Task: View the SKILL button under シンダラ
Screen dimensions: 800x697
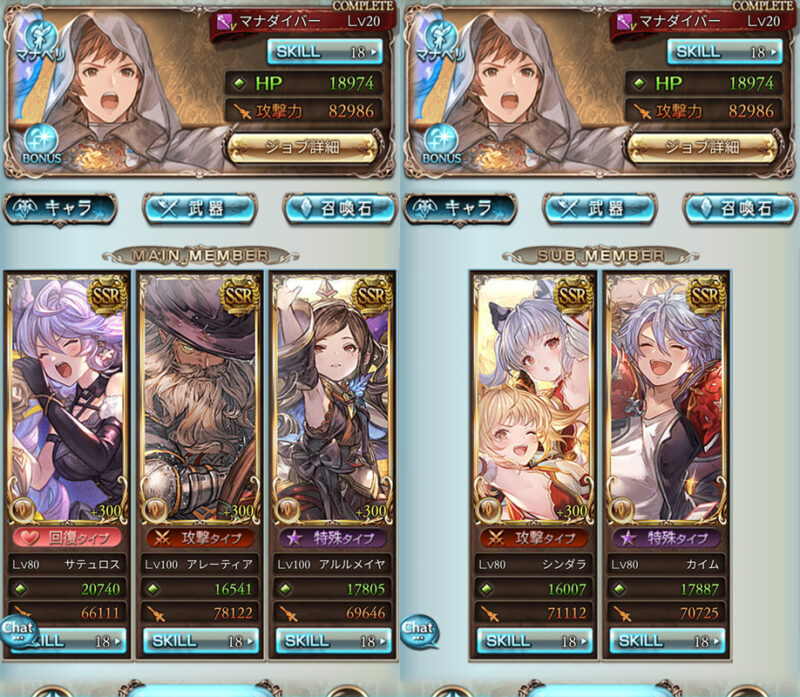Action: coord(535,641)
